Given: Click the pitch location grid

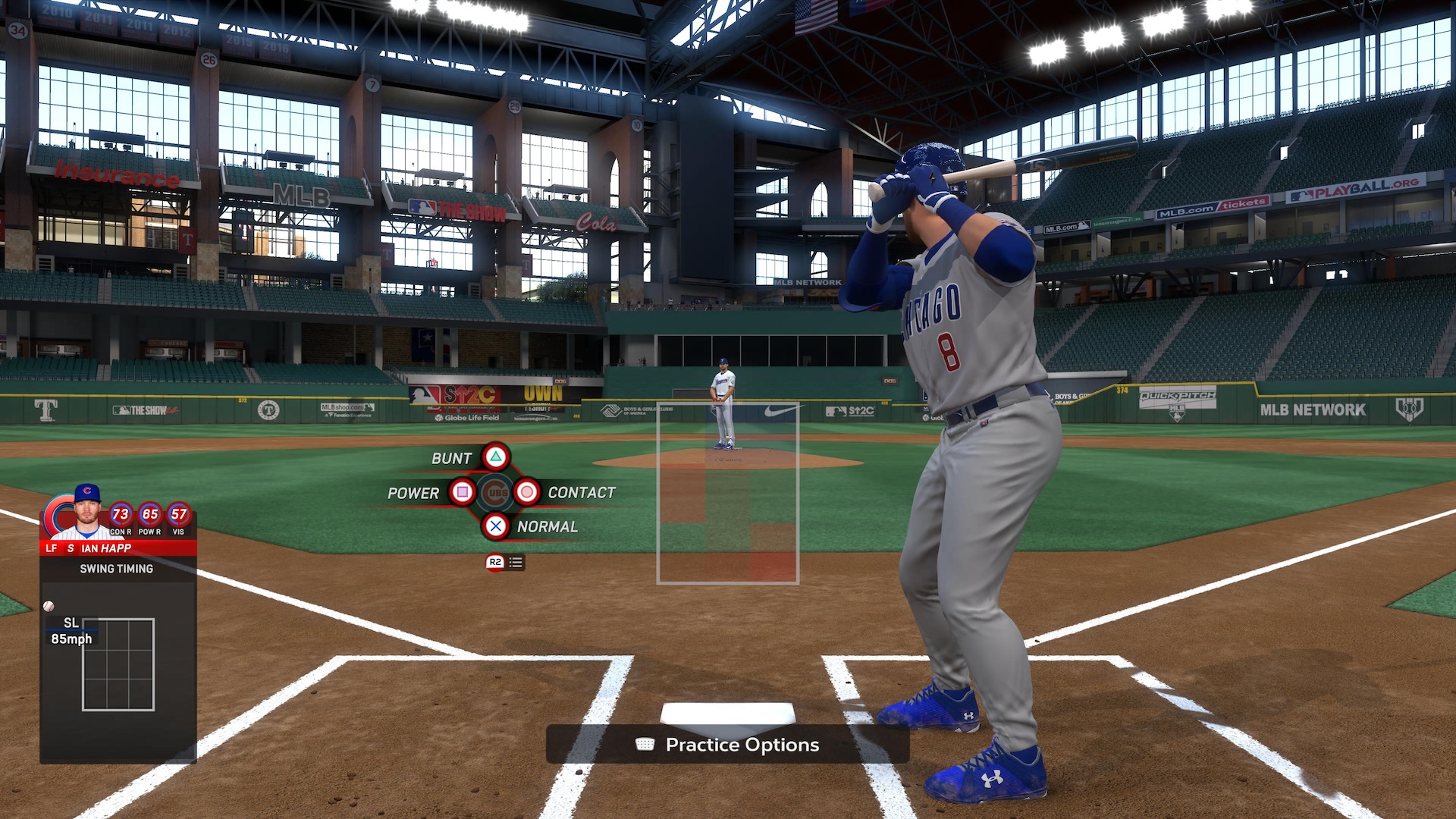Looking at the screenshot, I should [x=118, y=664].
